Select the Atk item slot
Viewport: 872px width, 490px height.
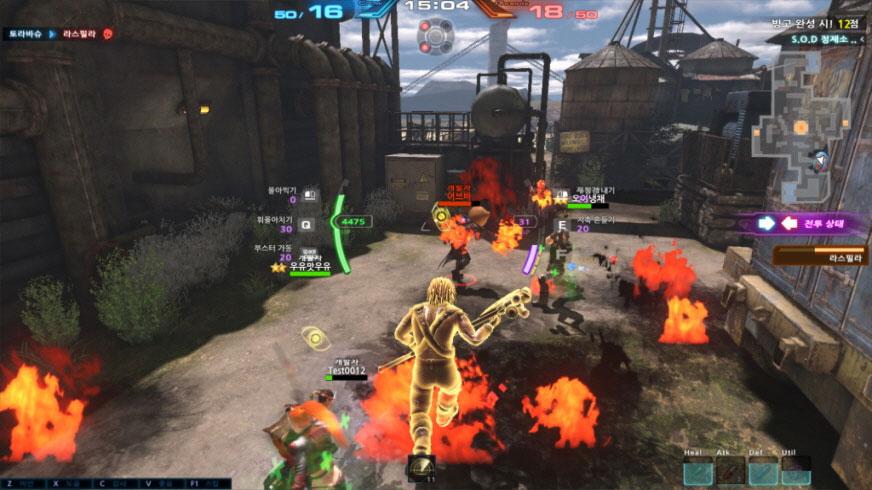[x=730, y=470]
